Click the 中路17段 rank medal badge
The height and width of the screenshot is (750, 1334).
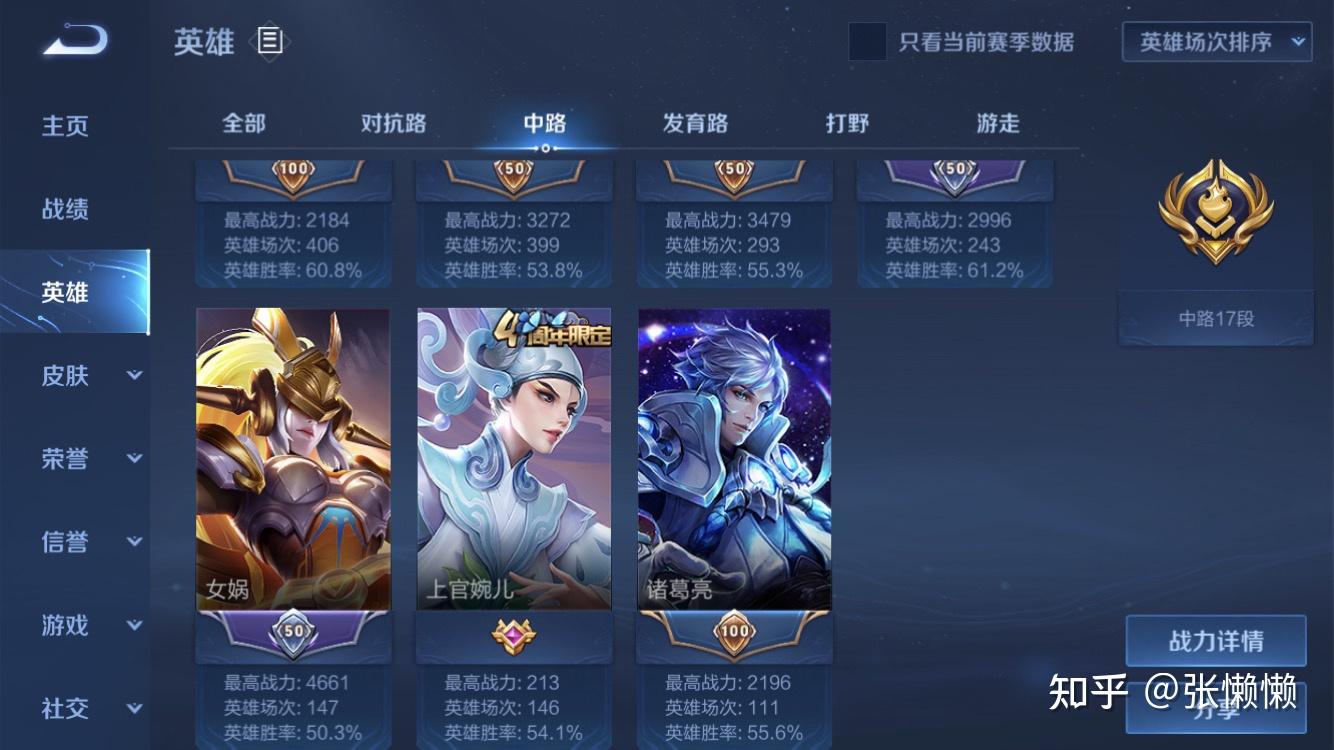coord(1215,213)
